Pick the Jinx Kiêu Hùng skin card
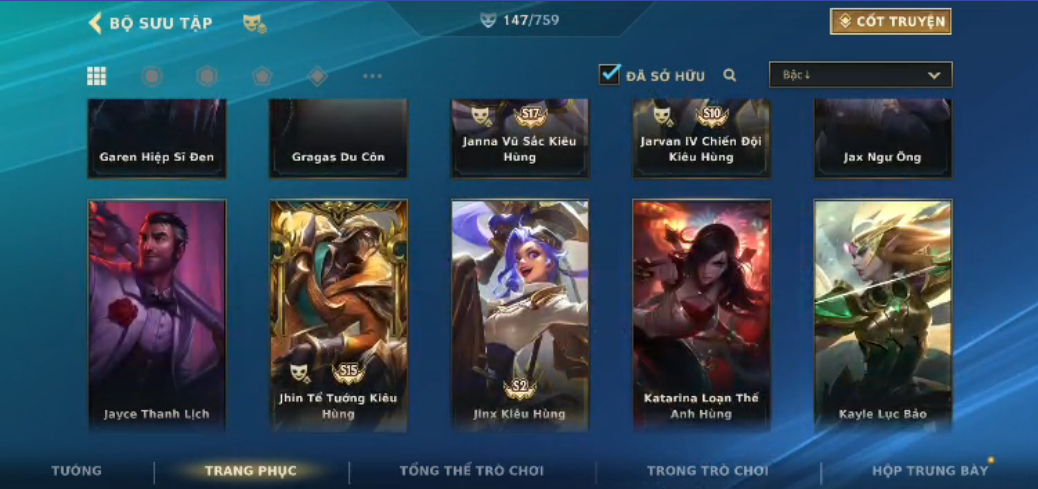 520,315
